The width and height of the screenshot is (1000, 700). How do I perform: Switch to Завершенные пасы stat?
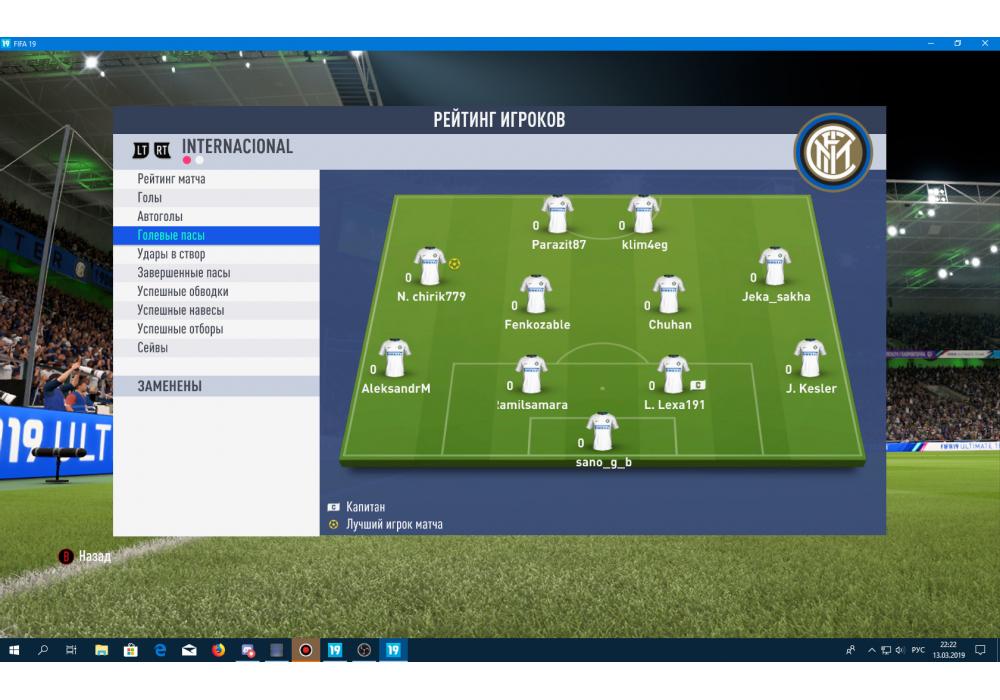pos(183,273)
